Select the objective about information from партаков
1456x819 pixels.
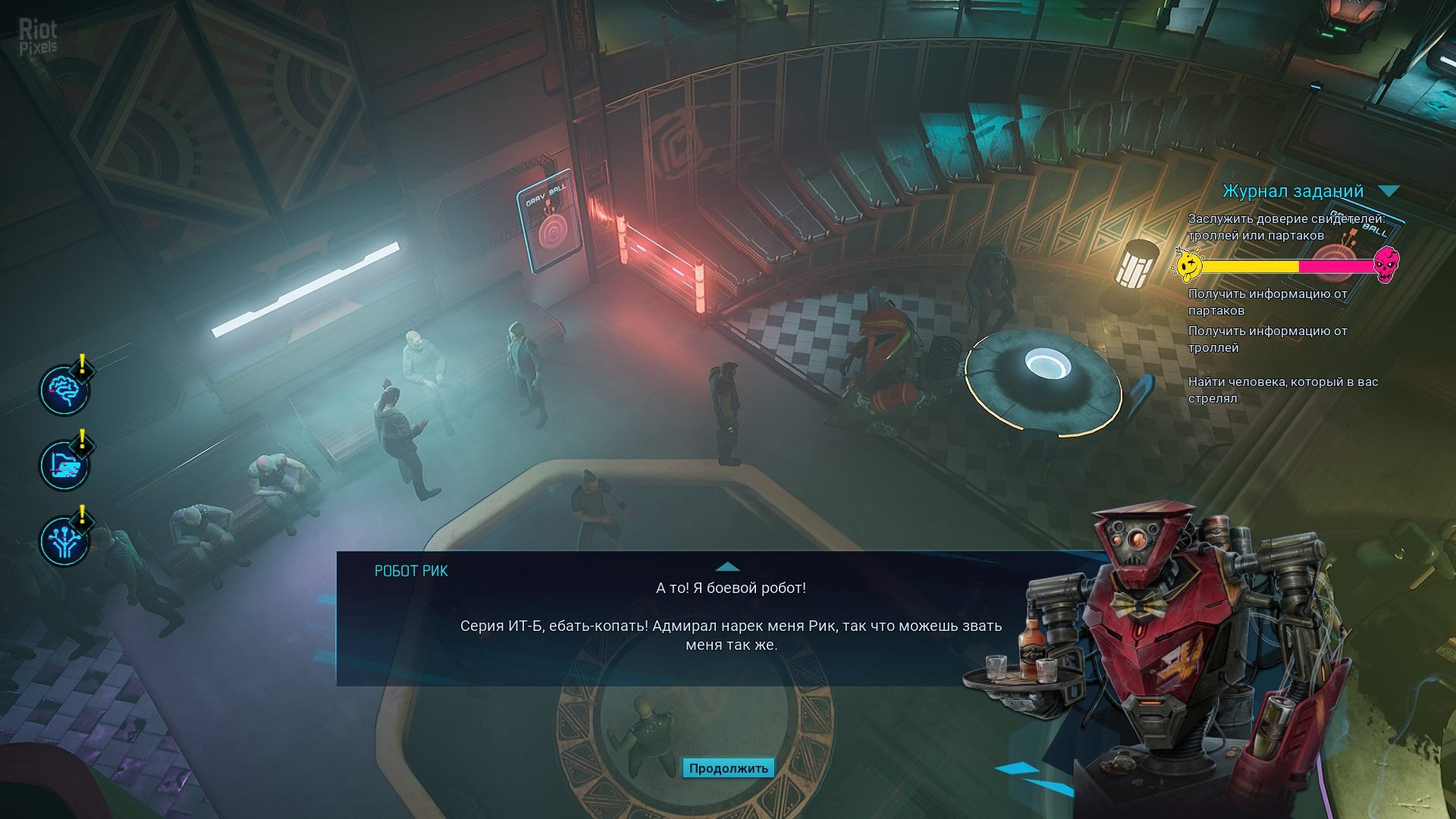1267,302
